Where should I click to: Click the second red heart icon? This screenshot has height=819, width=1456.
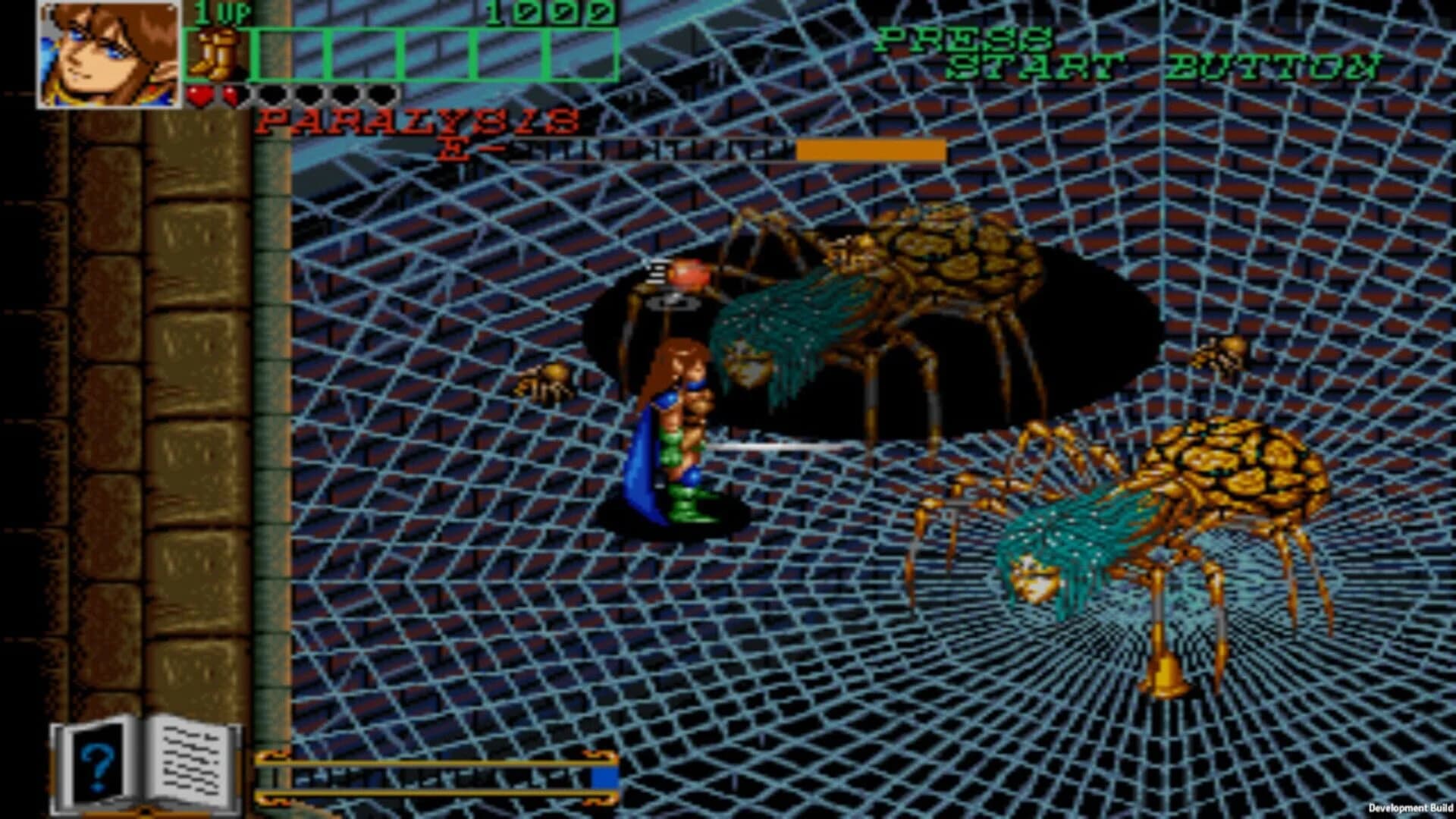230,95
